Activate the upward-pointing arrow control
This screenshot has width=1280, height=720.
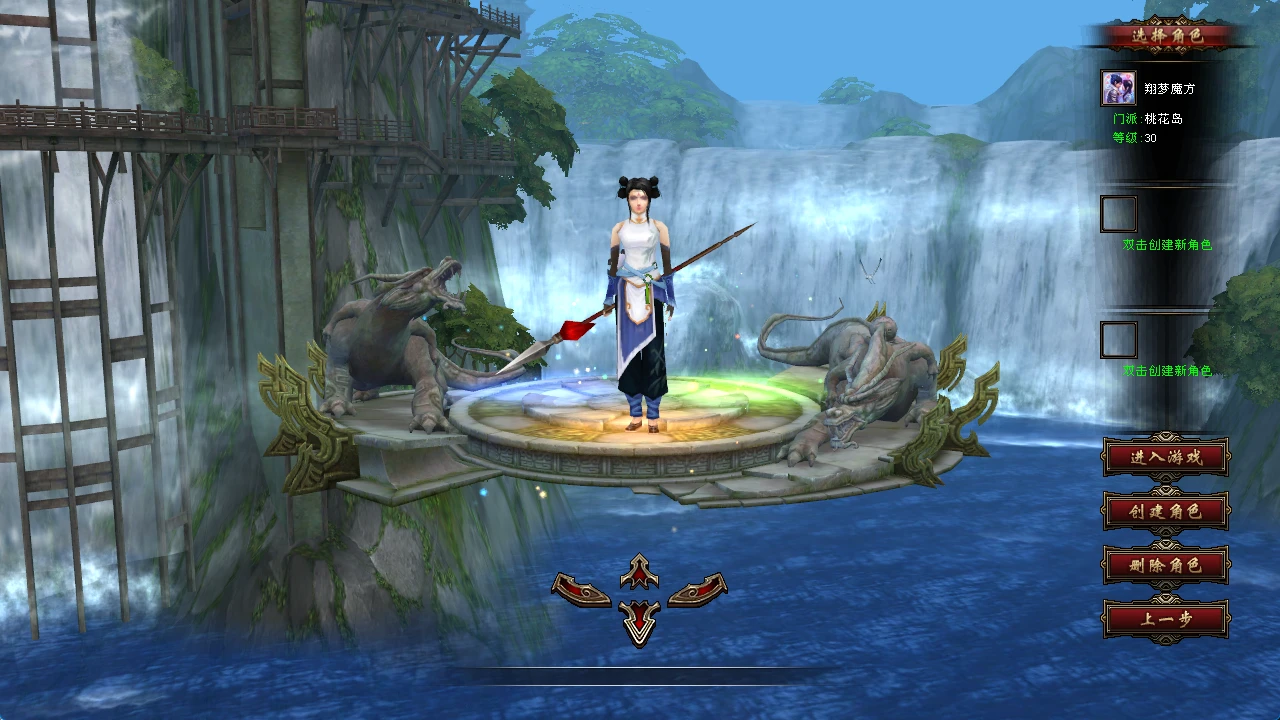coord(639,572)
